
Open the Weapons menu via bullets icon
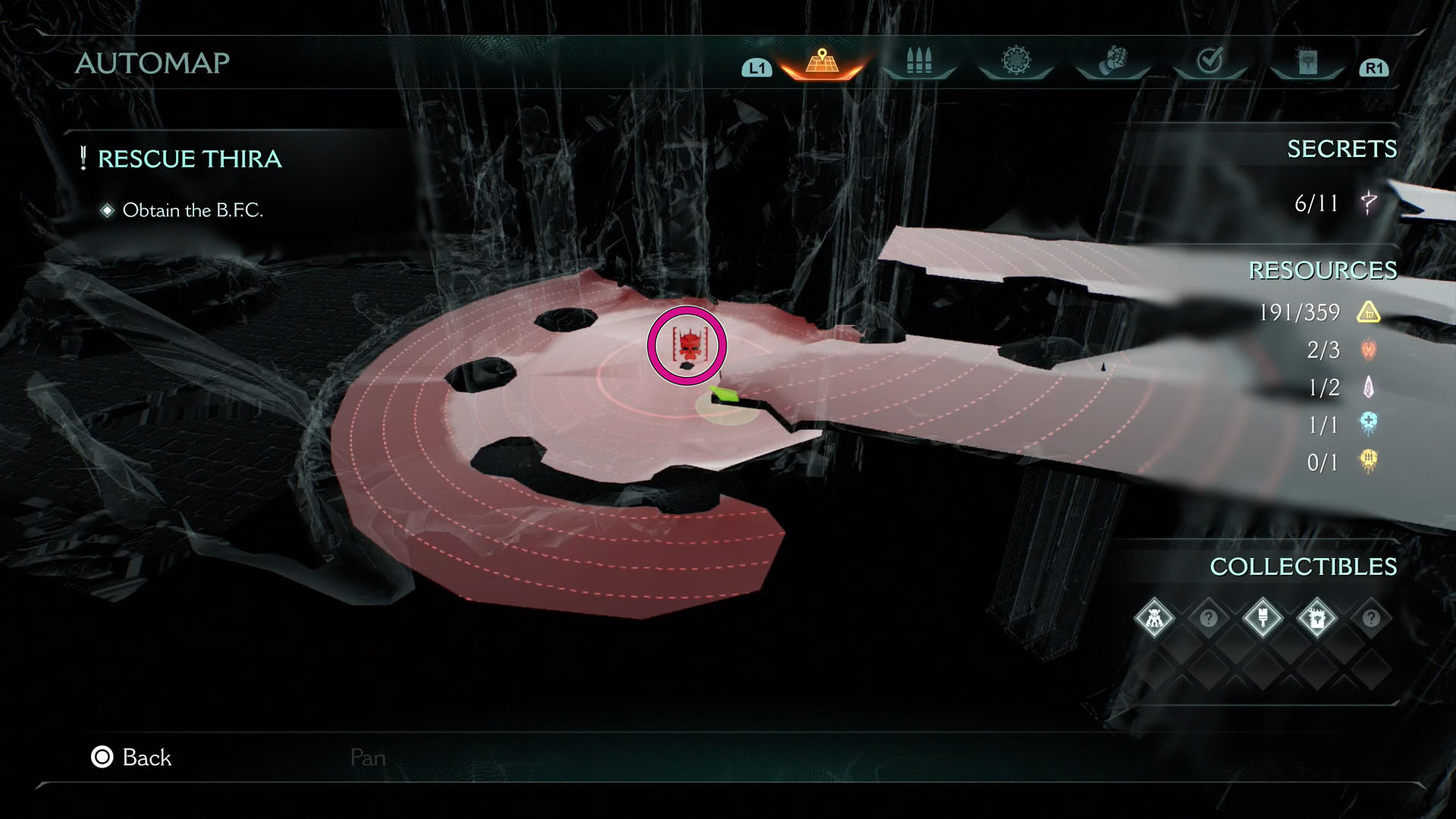pos(918,63)
